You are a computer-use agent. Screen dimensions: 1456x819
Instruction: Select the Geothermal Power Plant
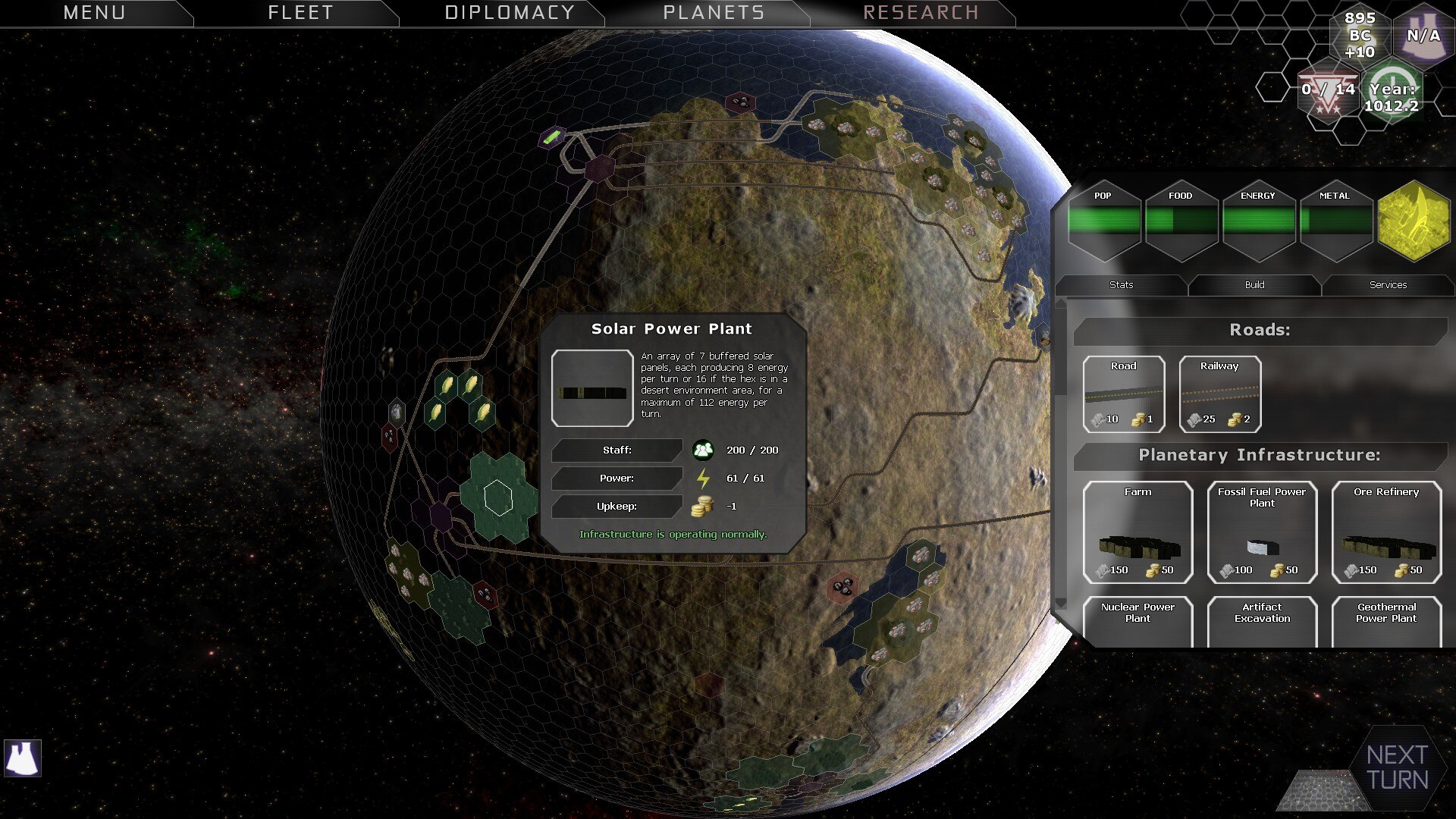[1386, 621]
